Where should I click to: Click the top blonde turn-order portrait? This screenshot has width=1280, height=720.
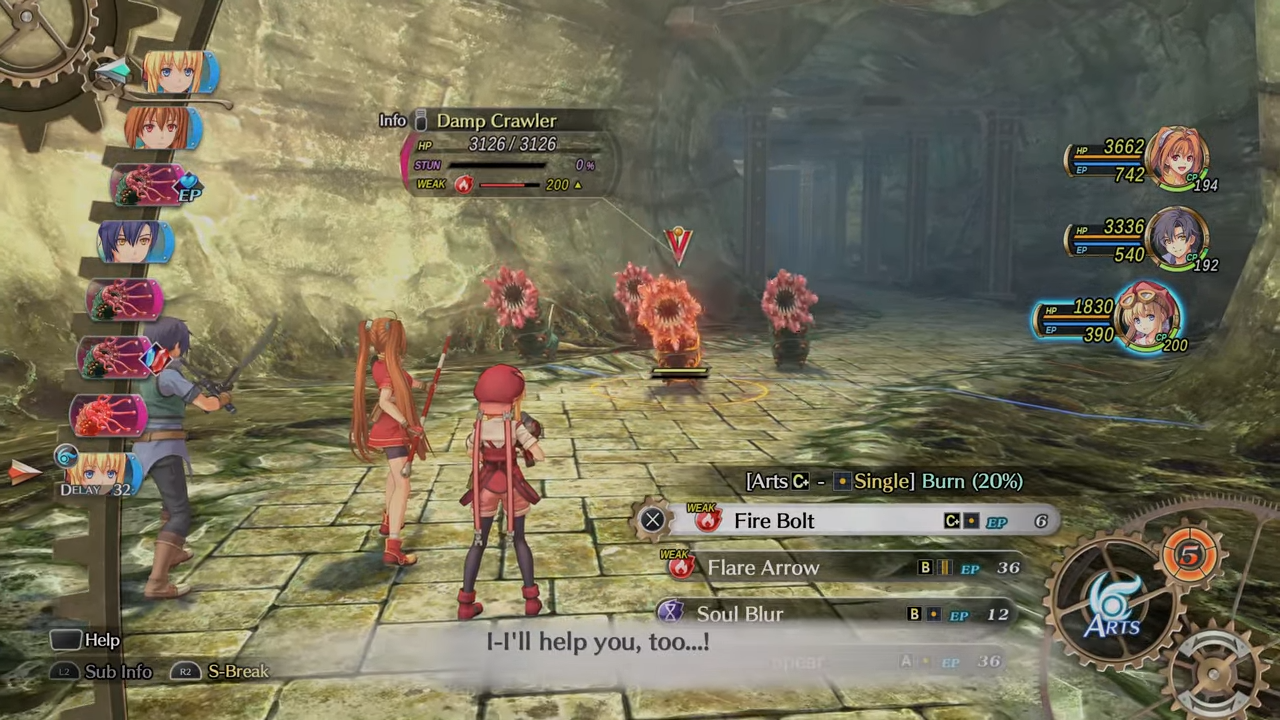point(178,74)
